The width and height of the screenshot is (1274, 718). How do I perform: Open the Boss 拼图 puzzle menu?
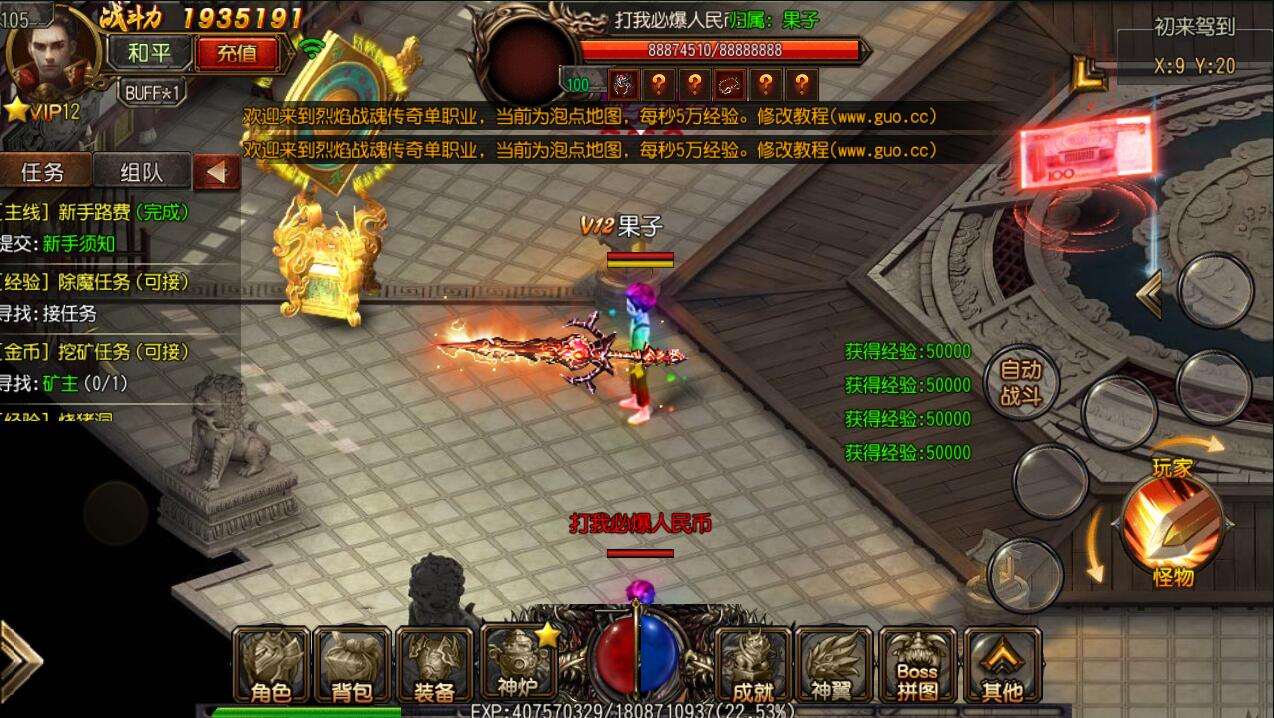pos(917,665)
